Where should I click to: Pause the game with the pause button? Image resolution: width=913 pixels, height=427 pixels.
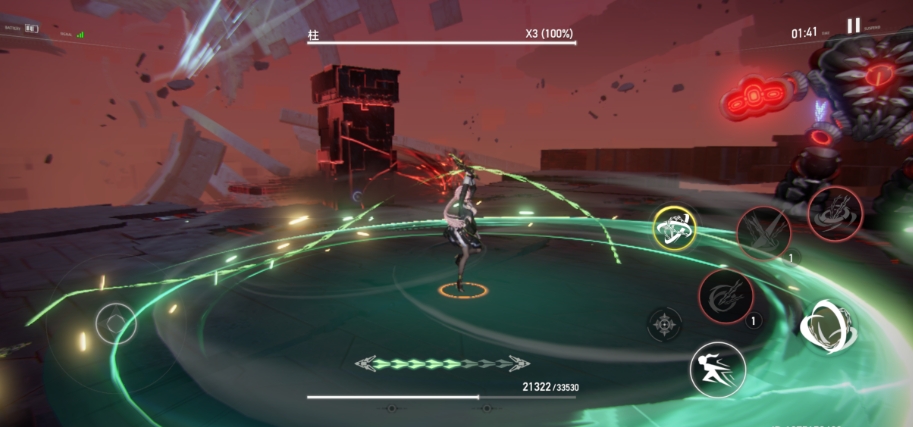(x=853, y=27)
